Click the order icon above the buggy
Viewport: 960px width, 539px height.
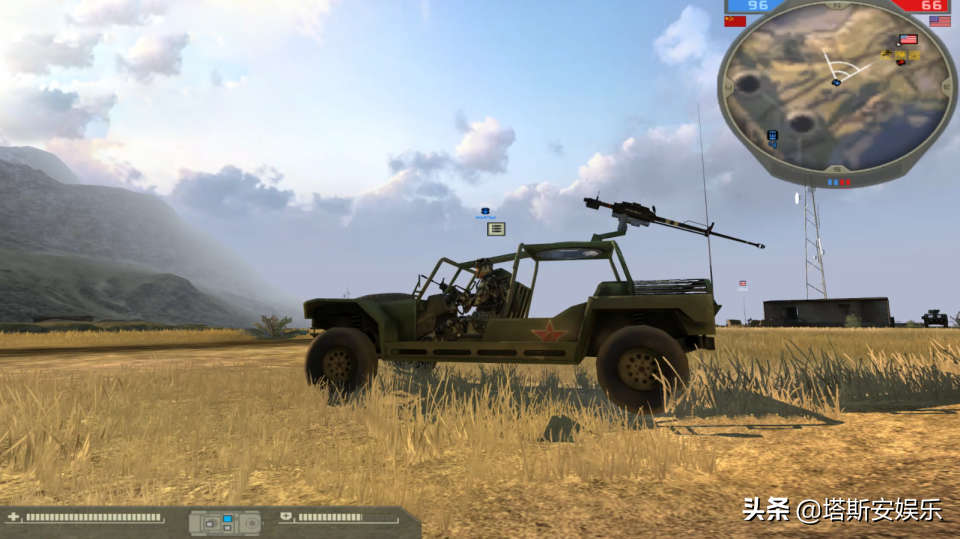coord(496,228)
